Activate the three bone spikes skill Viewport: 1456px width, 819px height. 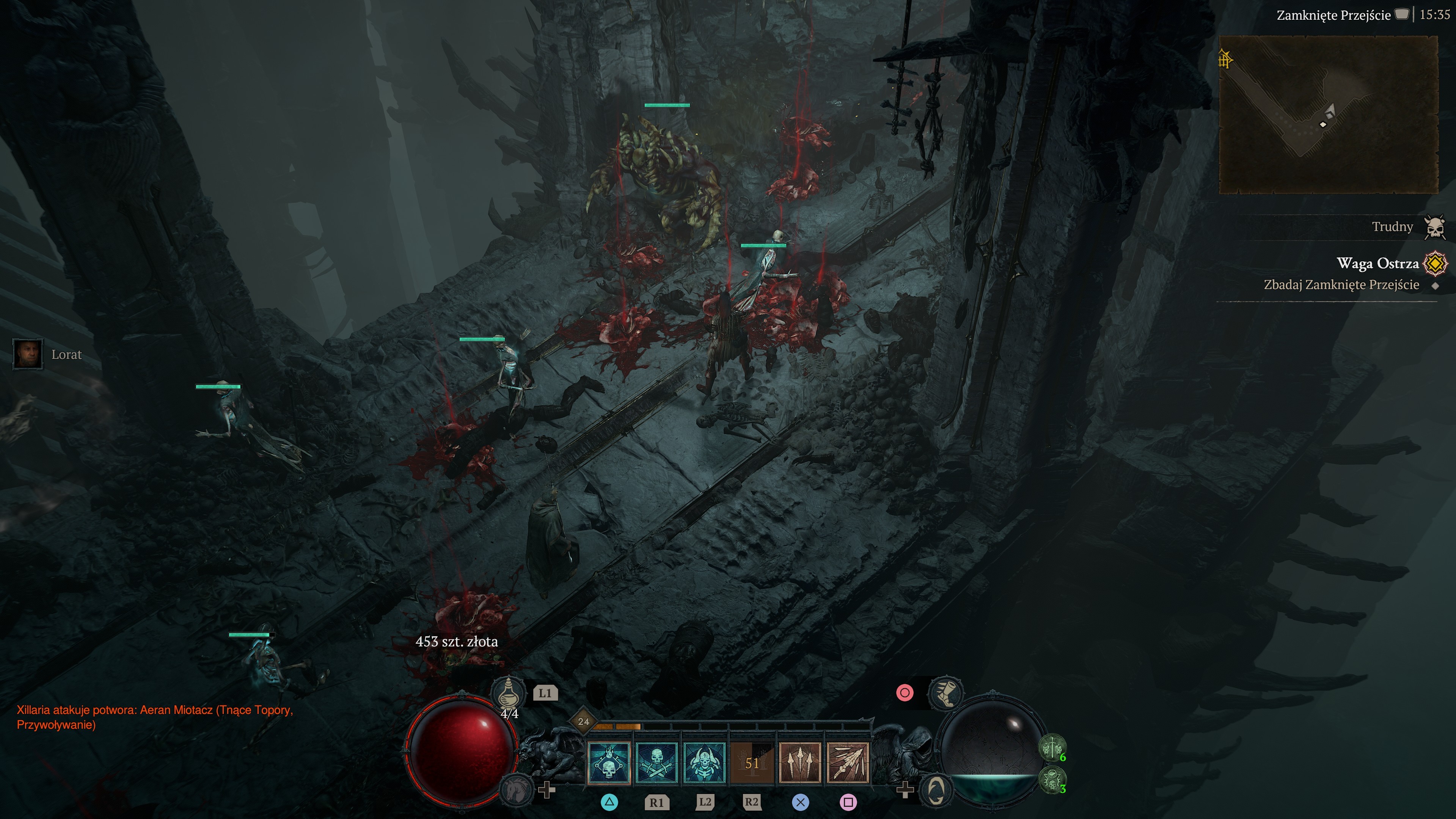[800, 763]
